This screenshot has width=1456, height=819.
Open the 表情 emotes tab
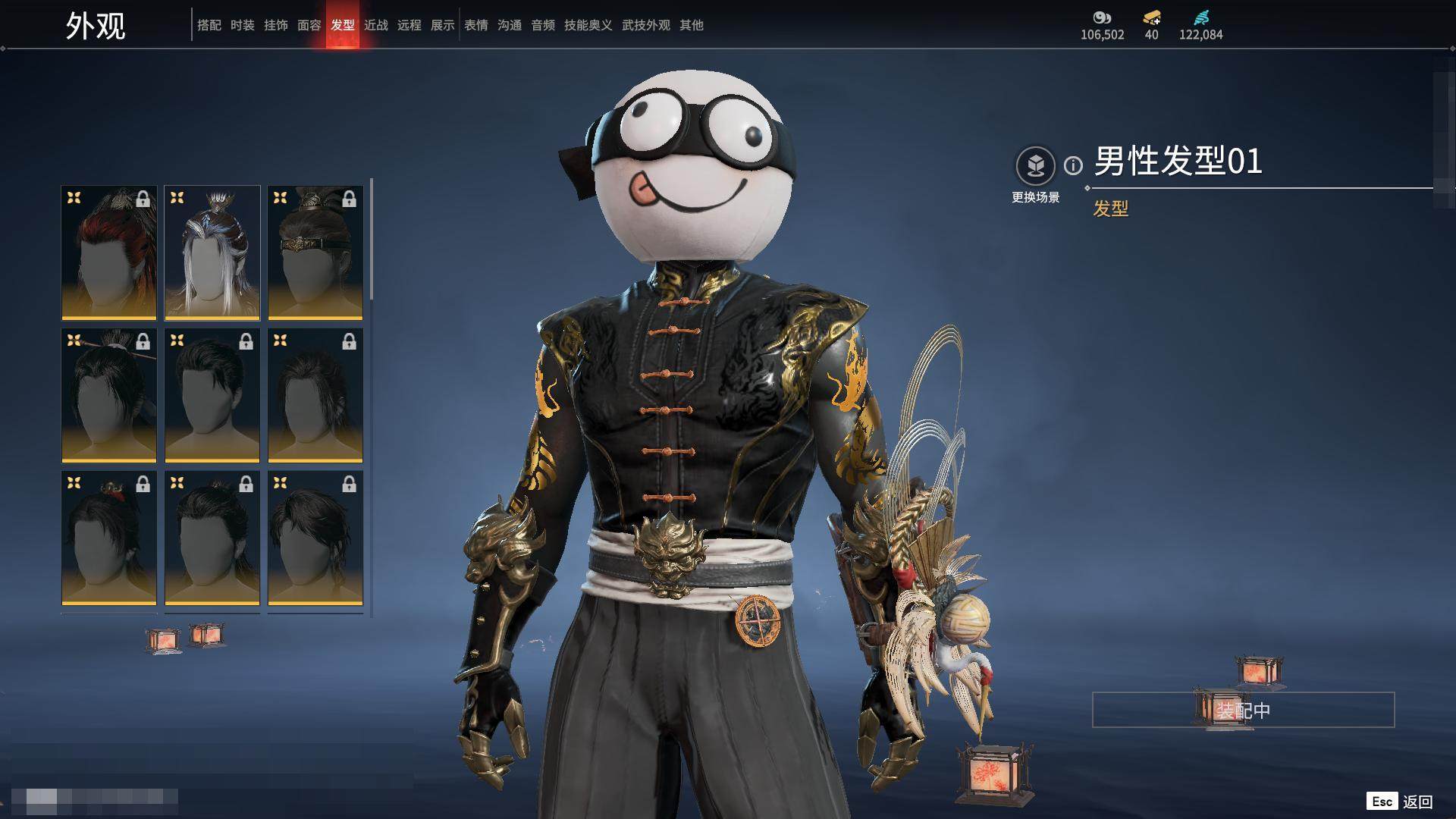click(x=475, y=25)
